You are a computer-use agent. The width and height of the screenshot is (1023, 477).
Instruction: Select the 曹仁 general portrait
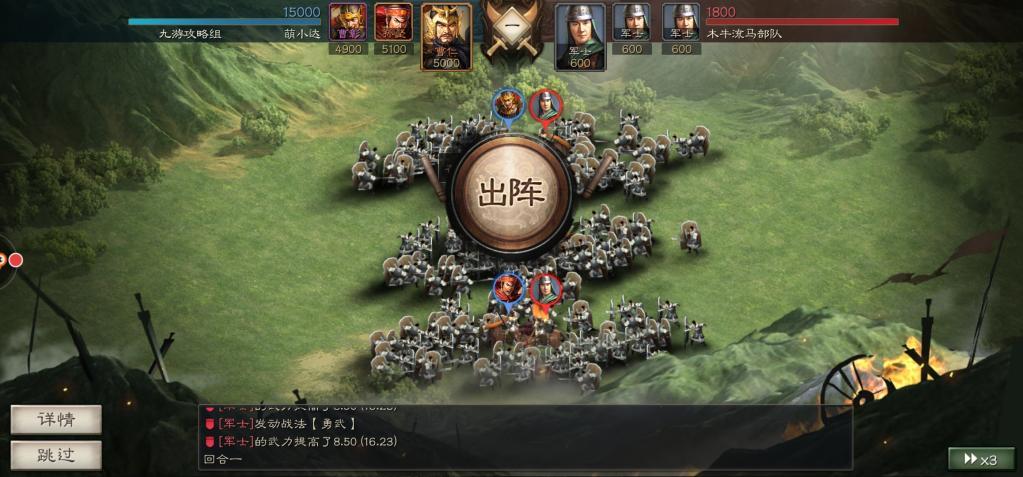tap(446, 36)
